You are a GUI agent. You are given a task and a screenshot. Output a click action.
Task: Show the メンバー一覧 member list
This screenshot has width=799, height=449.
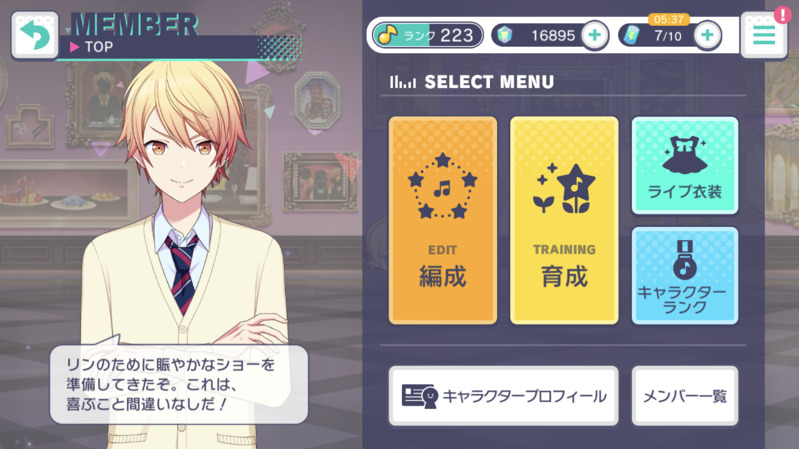tap(685, 396)
